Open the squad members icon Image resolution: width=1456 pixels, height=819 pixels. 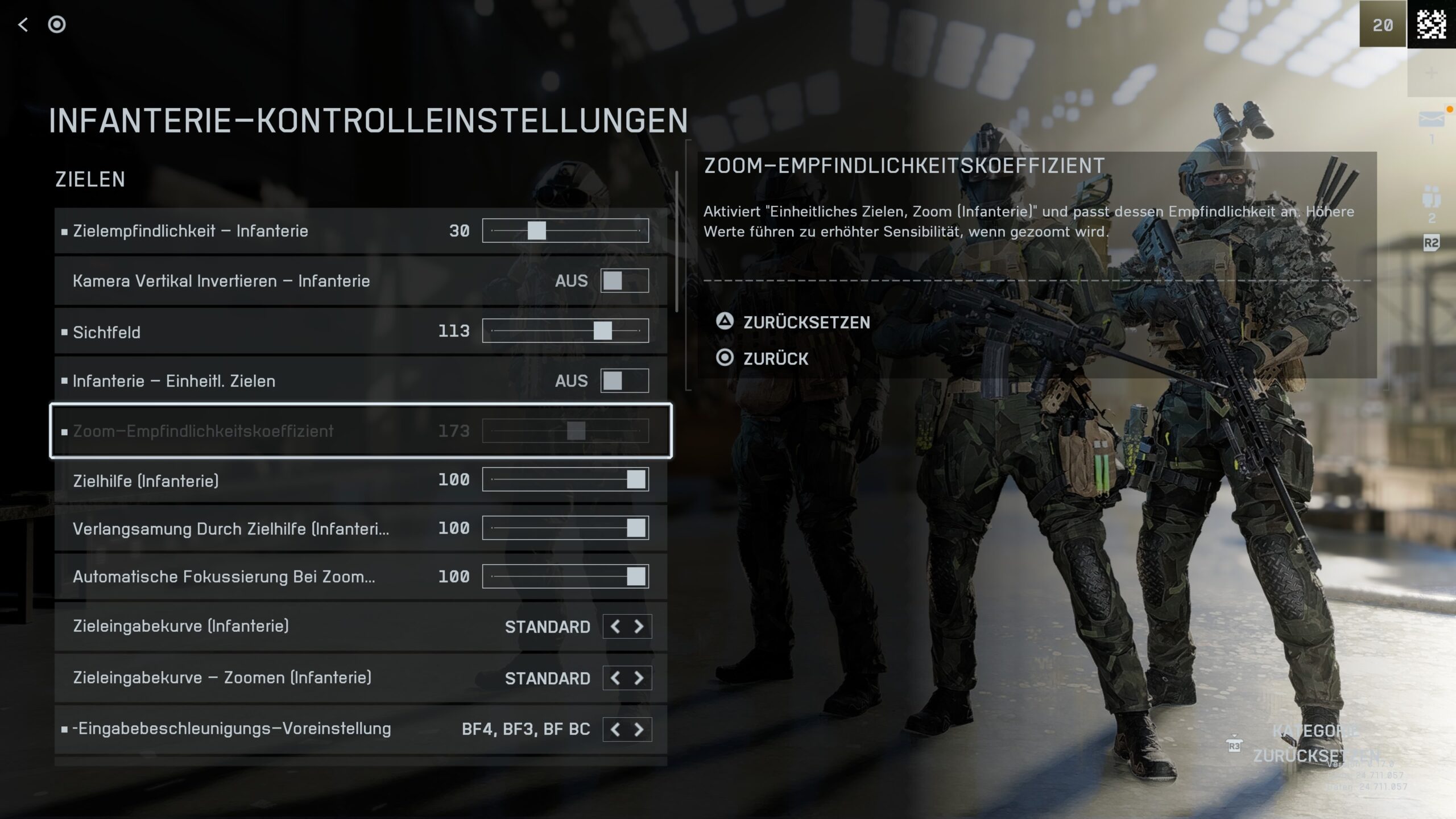[1431, 198]
